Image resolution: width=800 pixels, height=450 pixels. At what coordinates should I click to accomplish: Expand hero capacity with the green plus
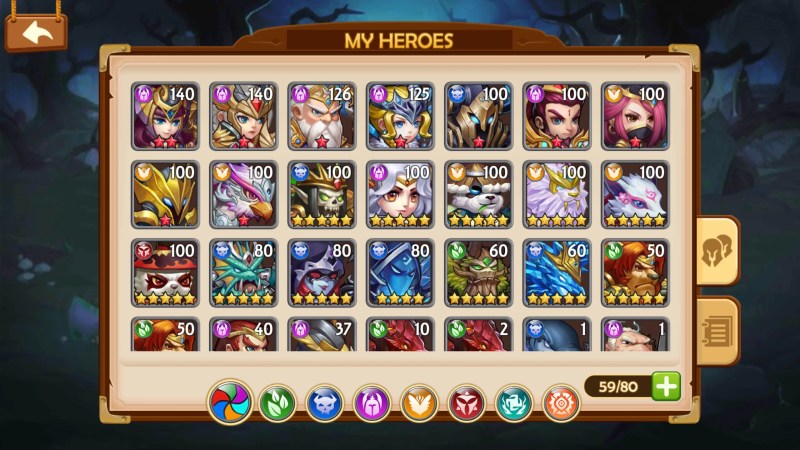point(666,386)
